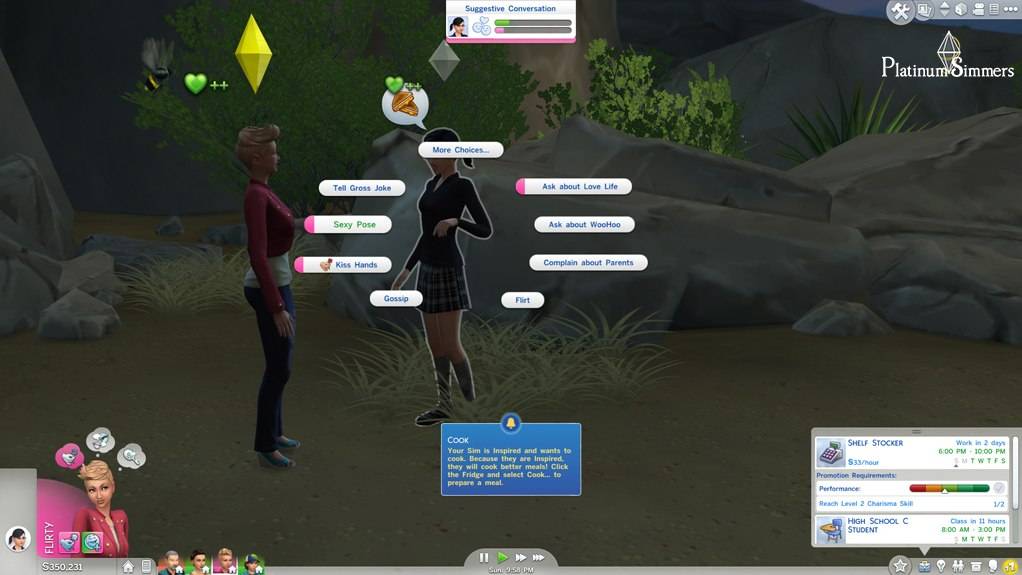
Task: Select the Sexy Pose interaction
Action: (x=354, y=225)
